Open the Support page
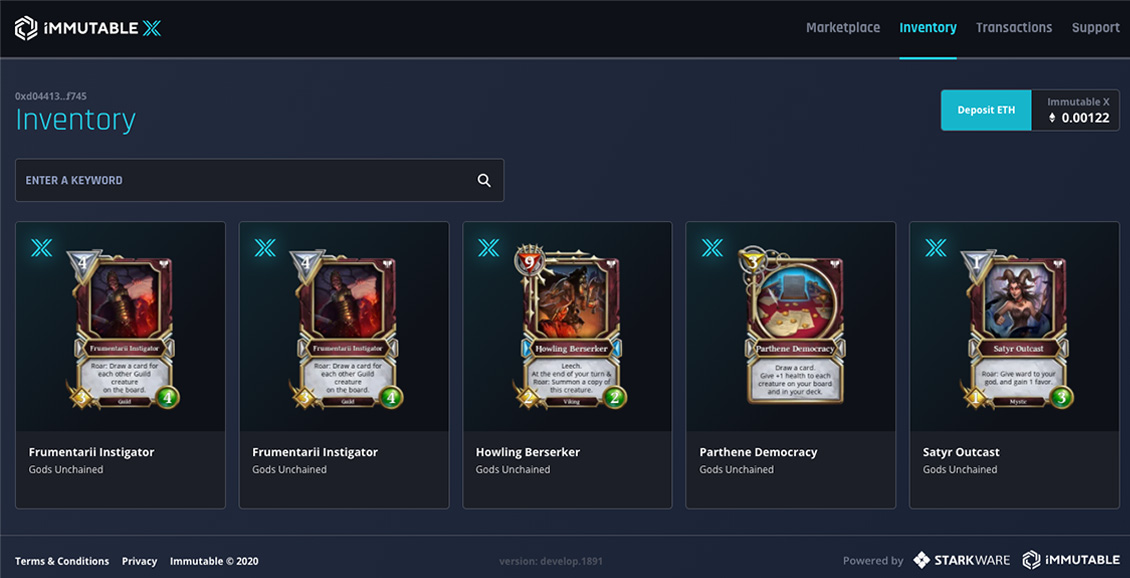Screen dimensions: 1130x578 point(1095,28)
